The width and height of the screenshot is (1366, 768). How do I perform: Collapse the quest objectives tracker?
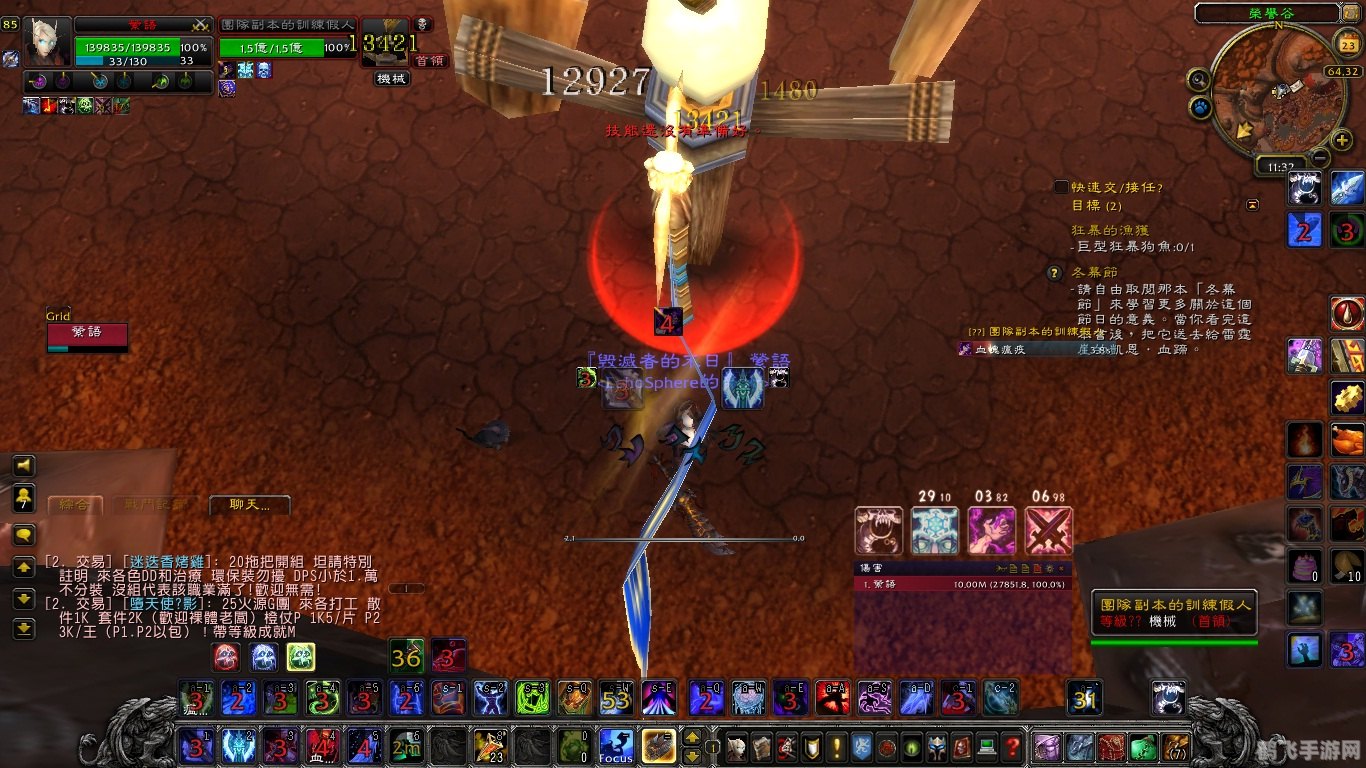click(1253, 205)
